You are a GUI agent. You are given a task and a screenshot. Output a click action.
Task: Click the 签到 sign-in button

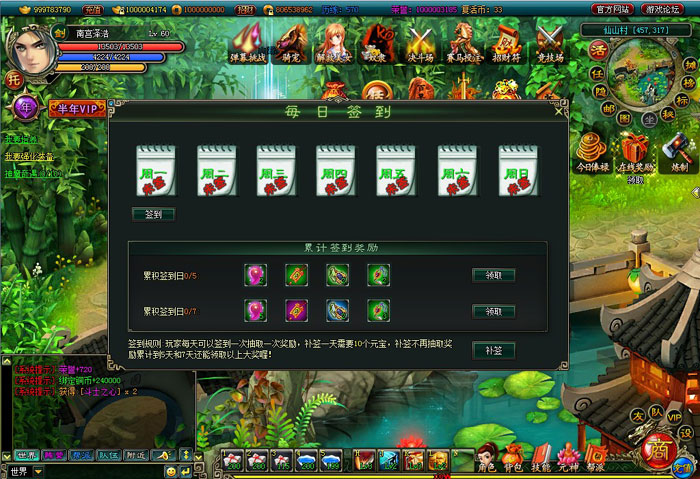[x=153, y=214]
